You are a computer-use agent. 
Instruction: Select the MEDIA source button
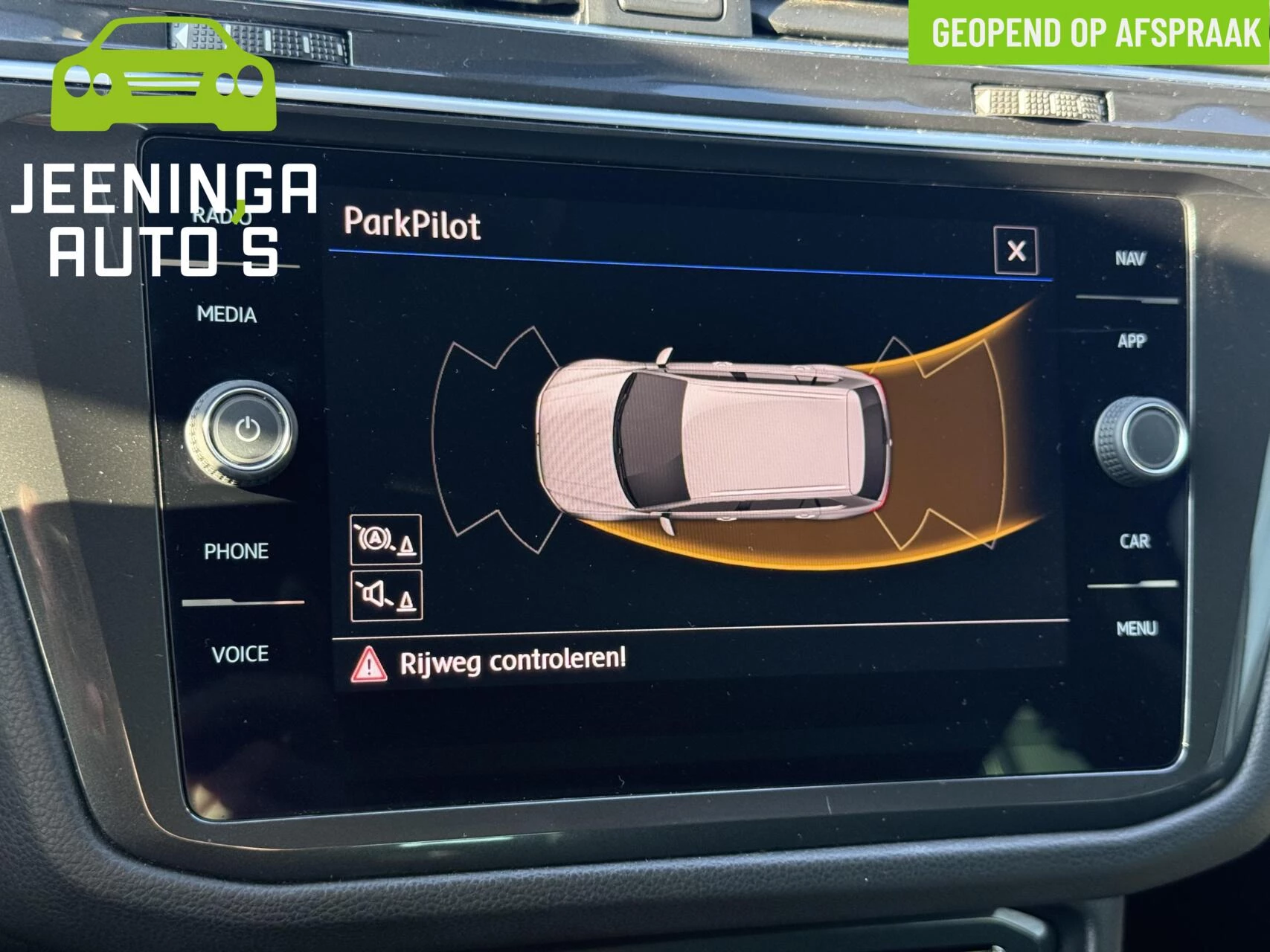click(225, 315)
